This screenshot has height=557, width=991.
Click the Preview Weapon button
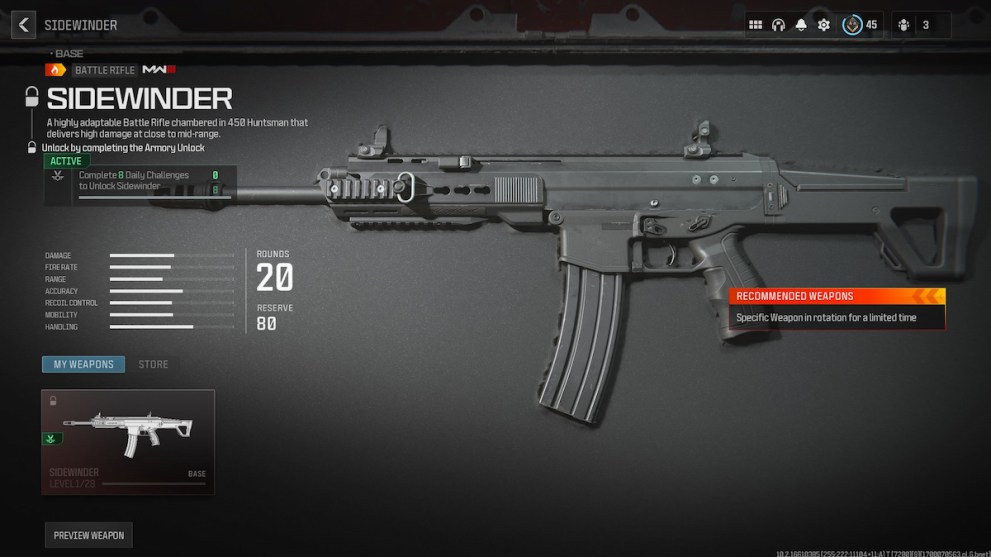point(89,535)
